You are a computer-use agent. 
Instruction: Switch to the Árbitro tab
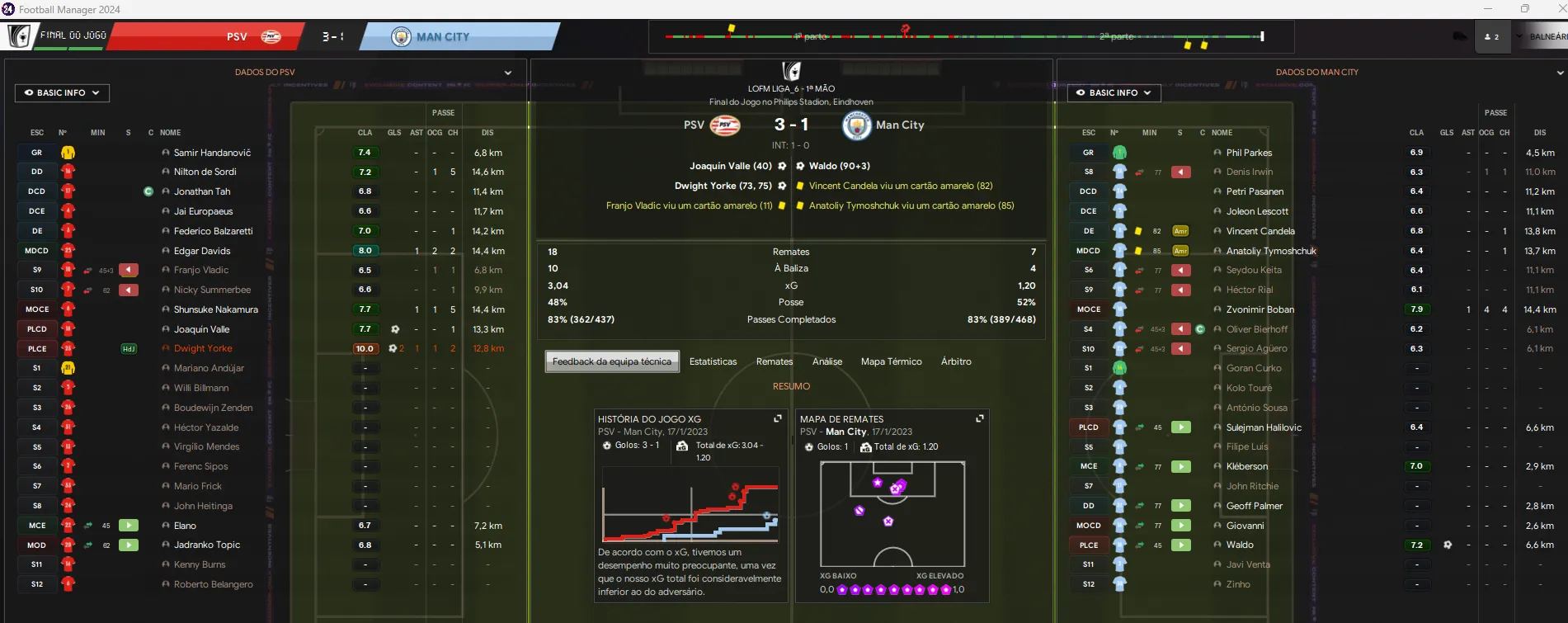click(956, 361)
